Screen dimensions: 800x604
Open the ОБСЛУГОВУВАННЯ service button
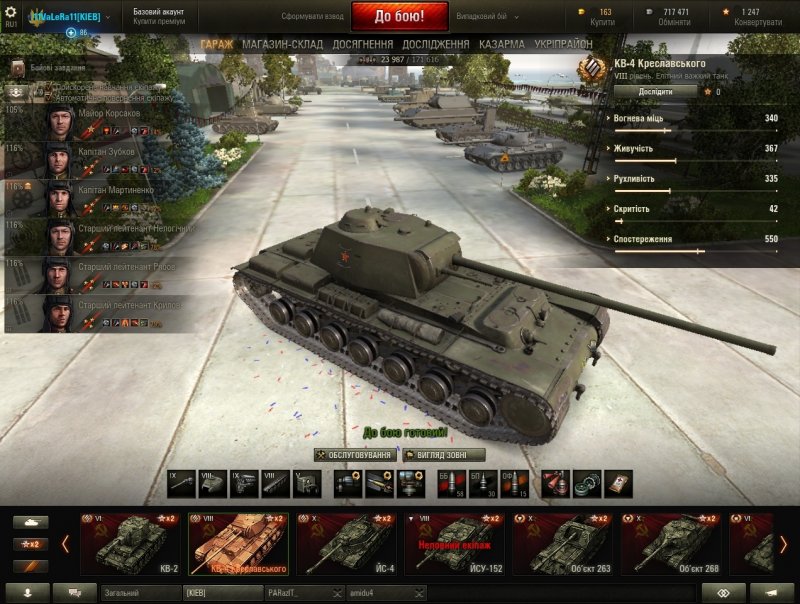pyautogui.click(x=354, y=455)
